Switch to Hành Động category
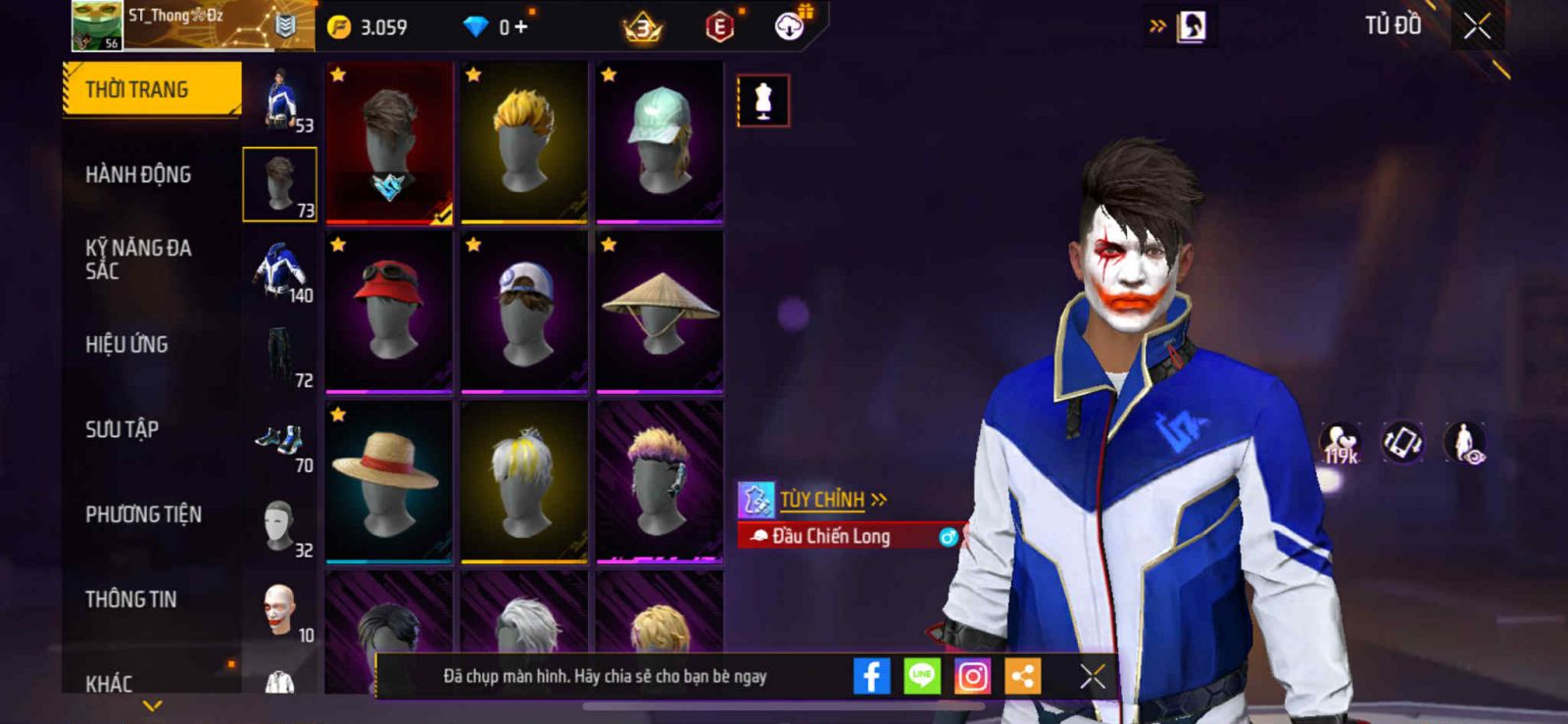This screenshot has width=1568, height=724. pyautogui.click(x=138, y=174)
